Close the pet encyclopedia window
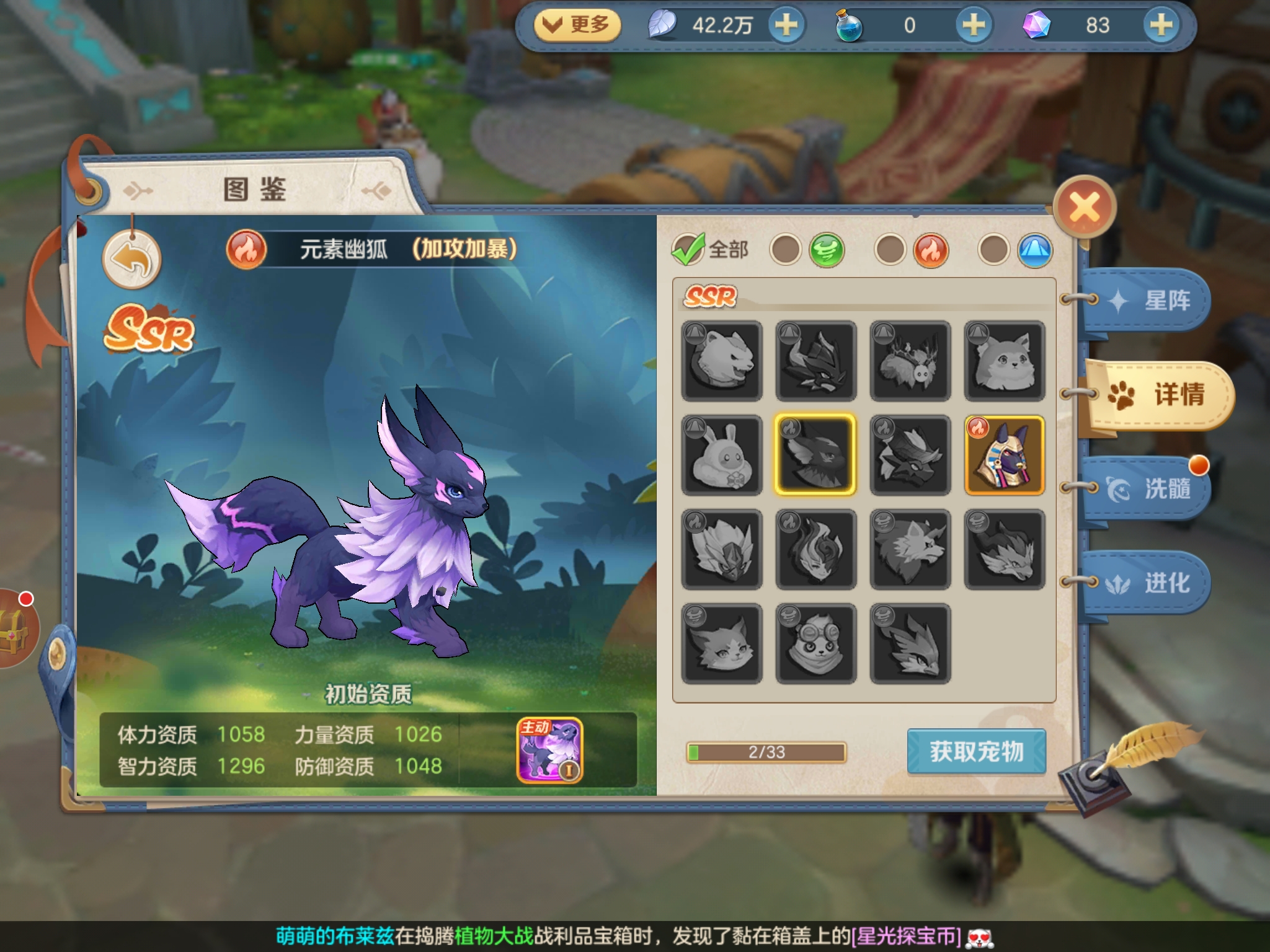The height and width of the screenshot is (952, 1270). click(1084, 208)
